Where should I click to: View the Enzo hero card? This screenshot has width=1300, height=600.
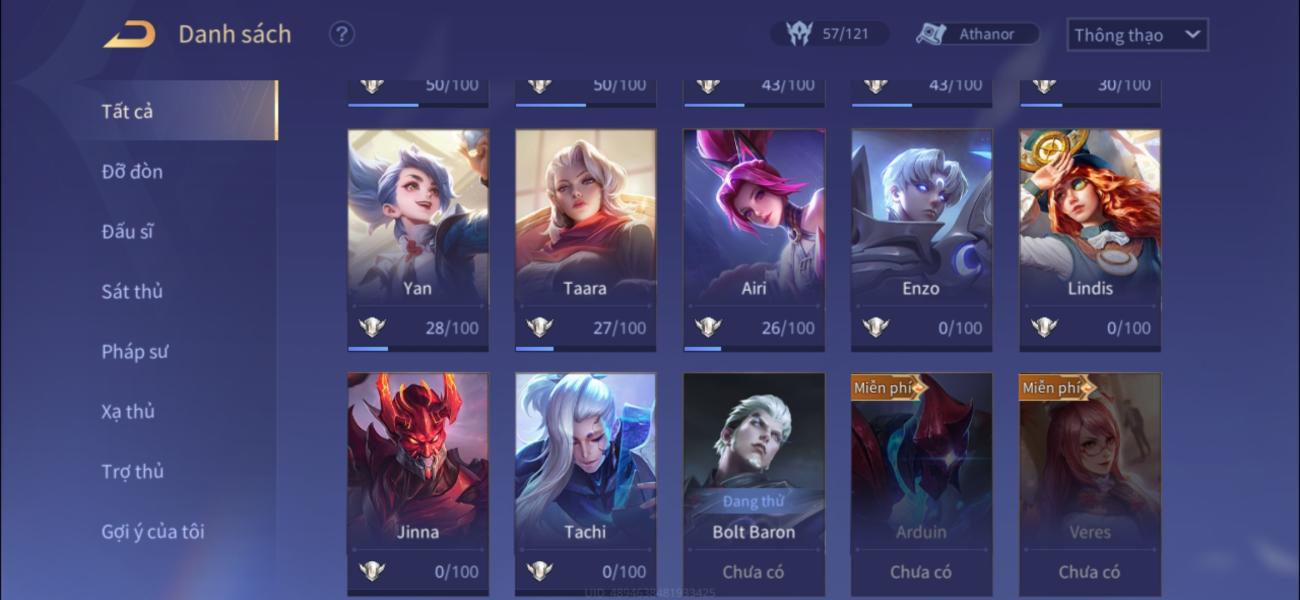click(921, 230)
